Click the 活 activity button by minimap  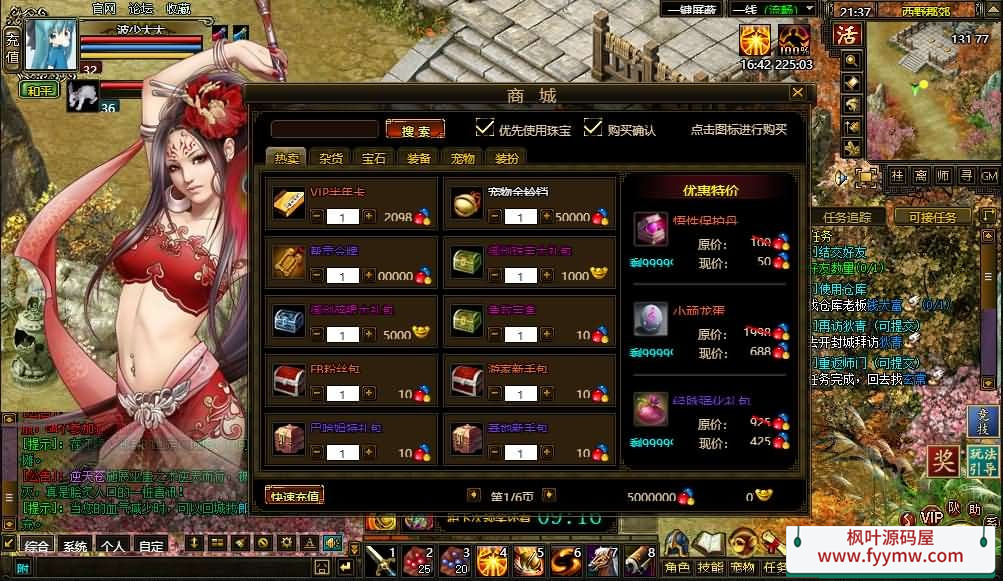tap(847, 35)
